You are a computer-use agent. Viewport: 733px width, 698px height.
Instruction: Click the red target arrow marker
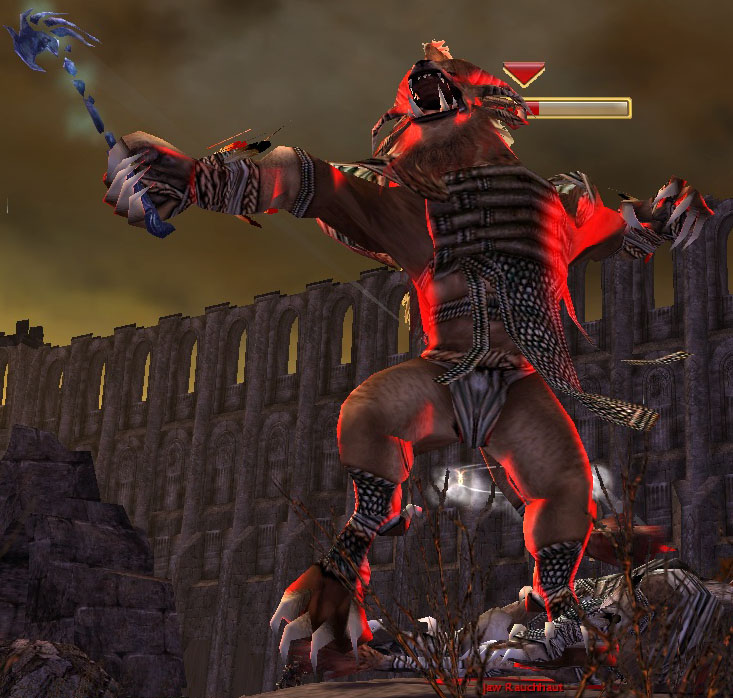tap(523, 74)
